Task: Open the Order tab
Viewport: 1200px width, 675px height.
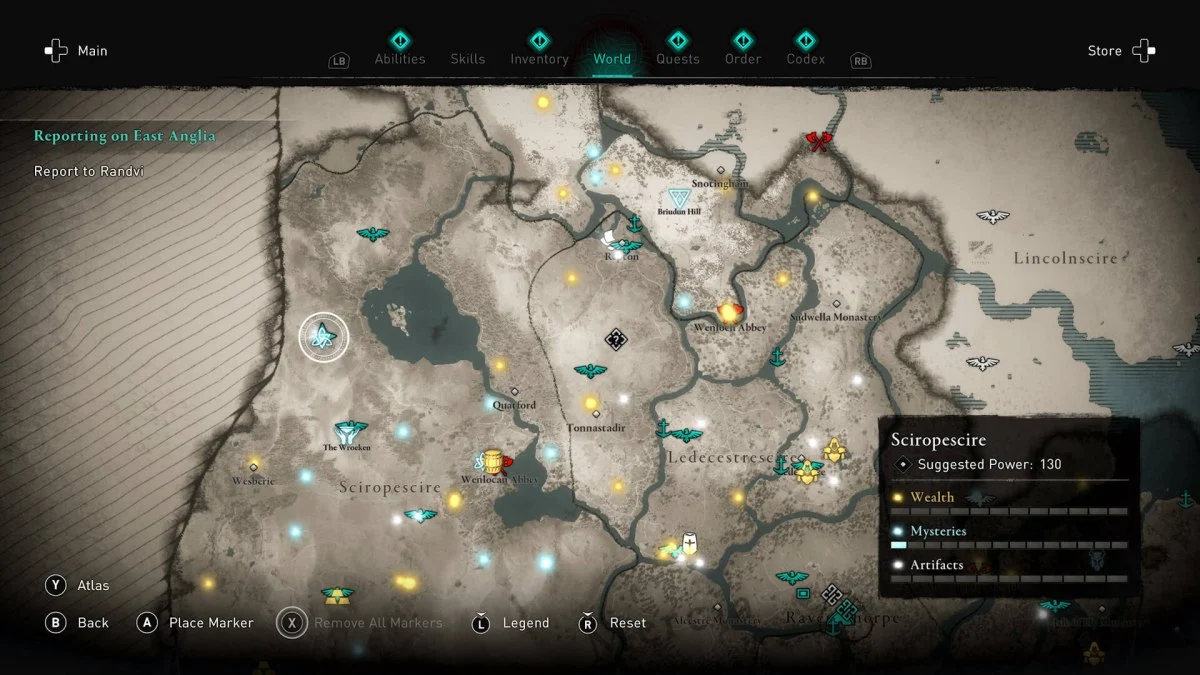Action: (x=742, y=58)
